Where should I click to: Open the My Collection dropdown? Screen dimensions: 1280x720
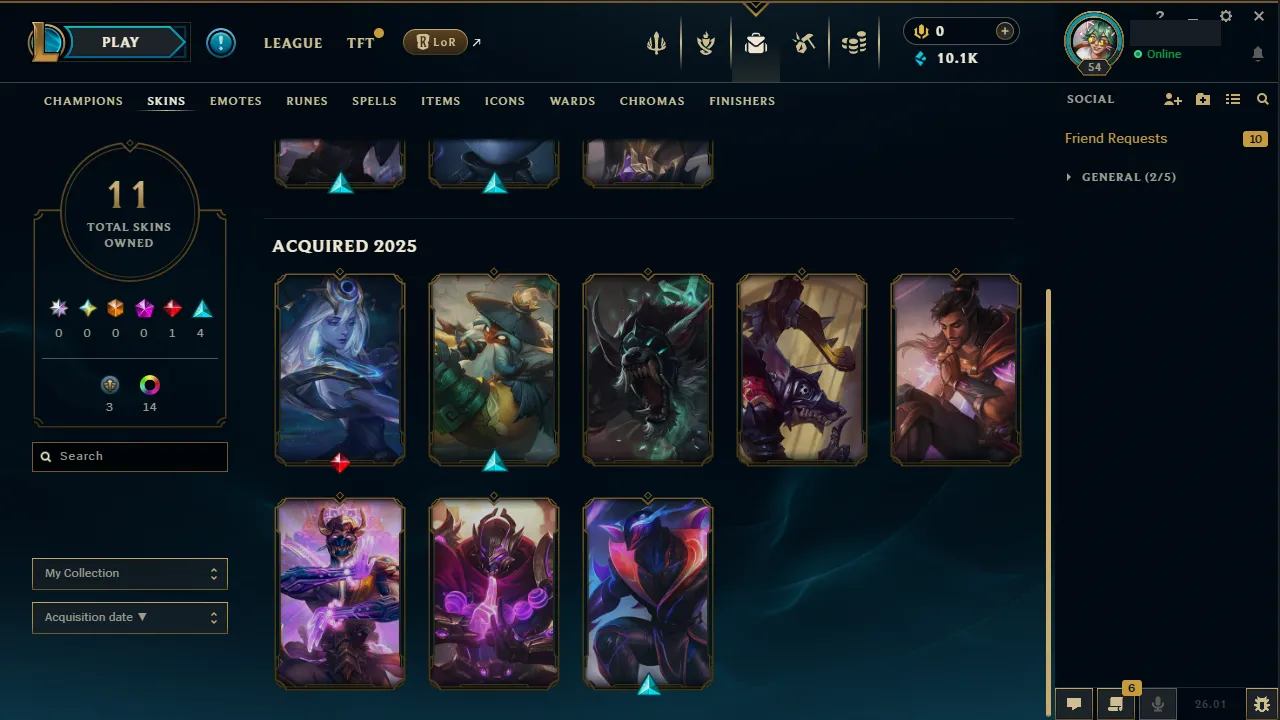129,573
